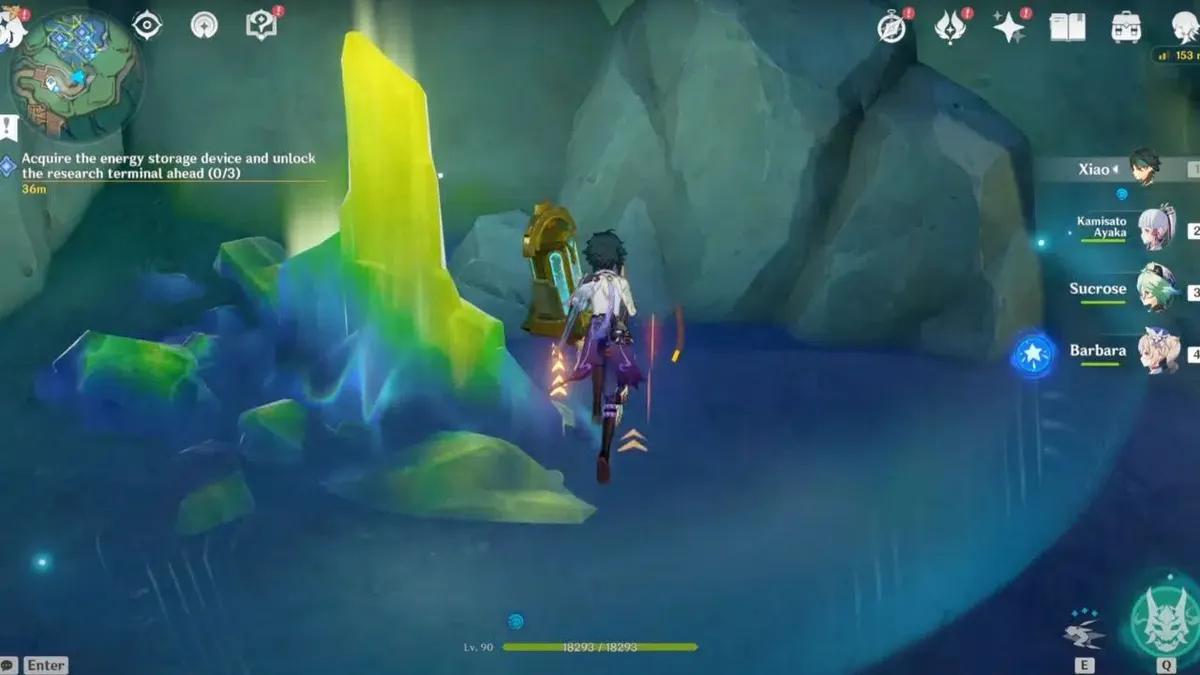Open the compass events icon
1200x675 pixels.
point(891,27)
